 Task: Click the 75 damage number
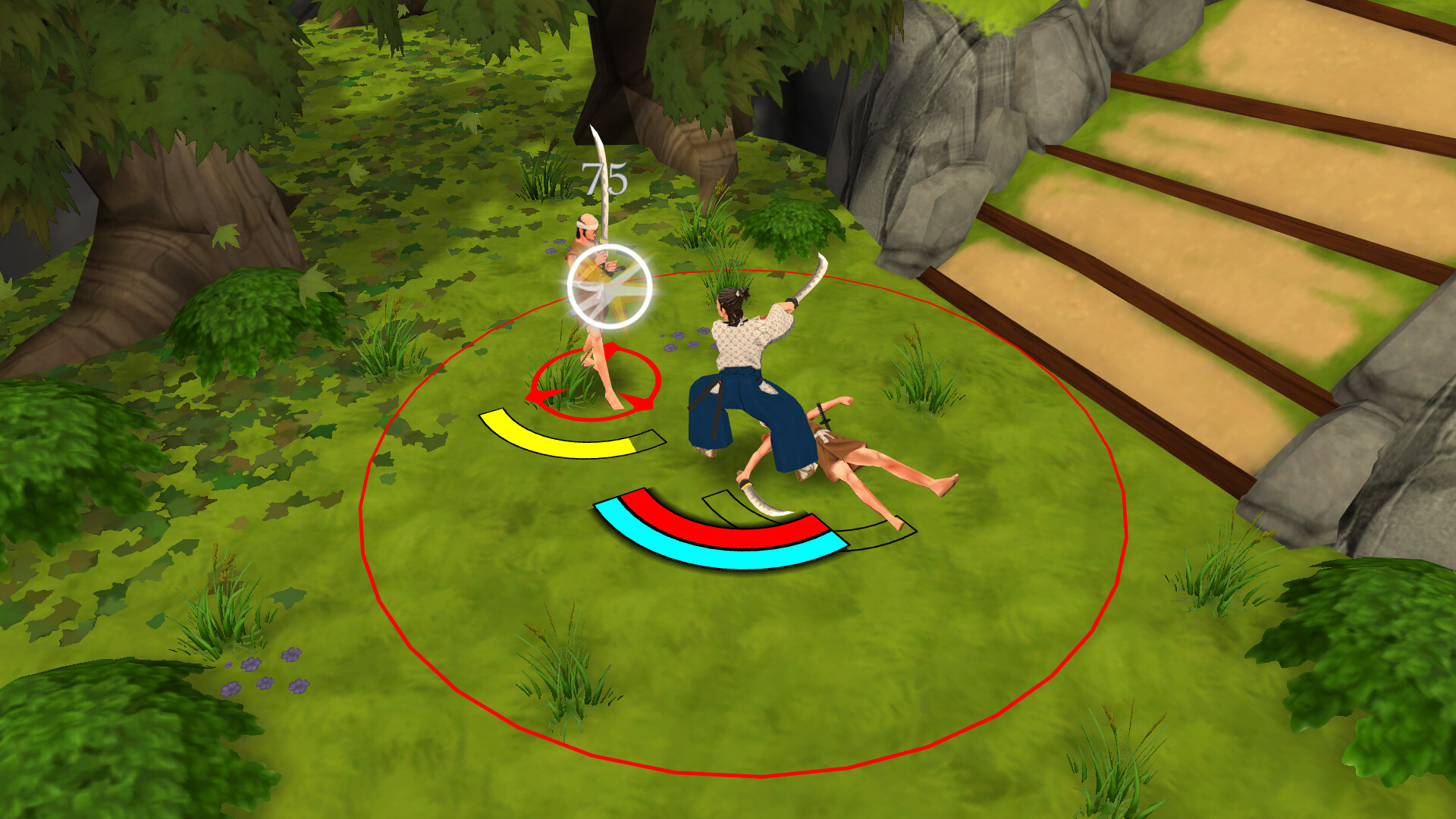(603, 178)
